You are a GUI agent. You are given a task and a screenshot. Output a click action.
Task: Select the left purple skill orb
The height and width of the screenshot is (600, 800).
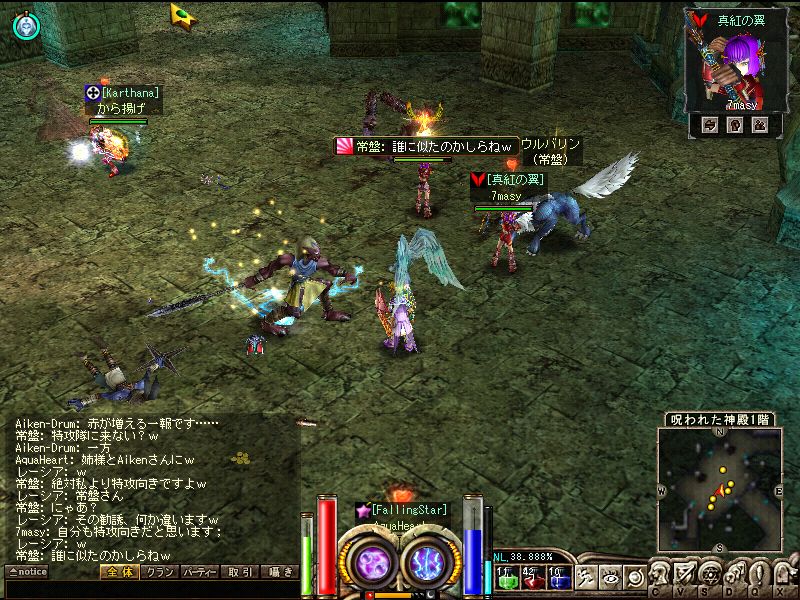click(373, 561)
